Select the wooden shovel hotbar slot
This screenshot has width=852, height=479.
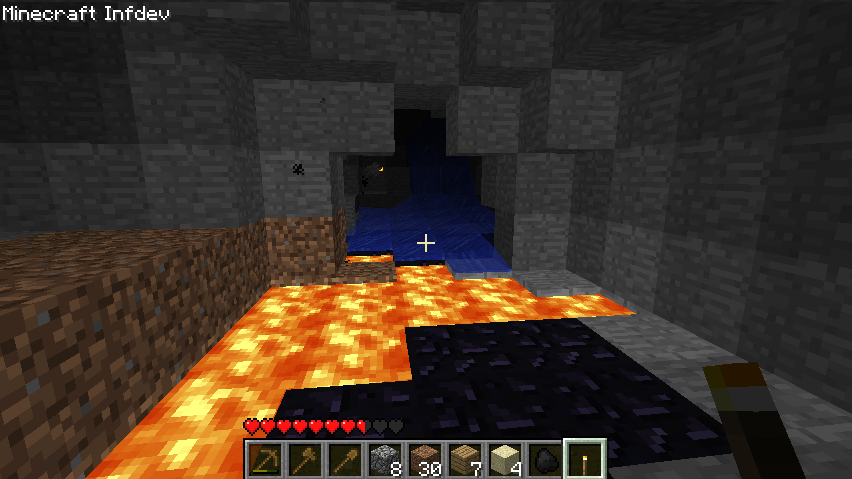(x=344, y=459)
